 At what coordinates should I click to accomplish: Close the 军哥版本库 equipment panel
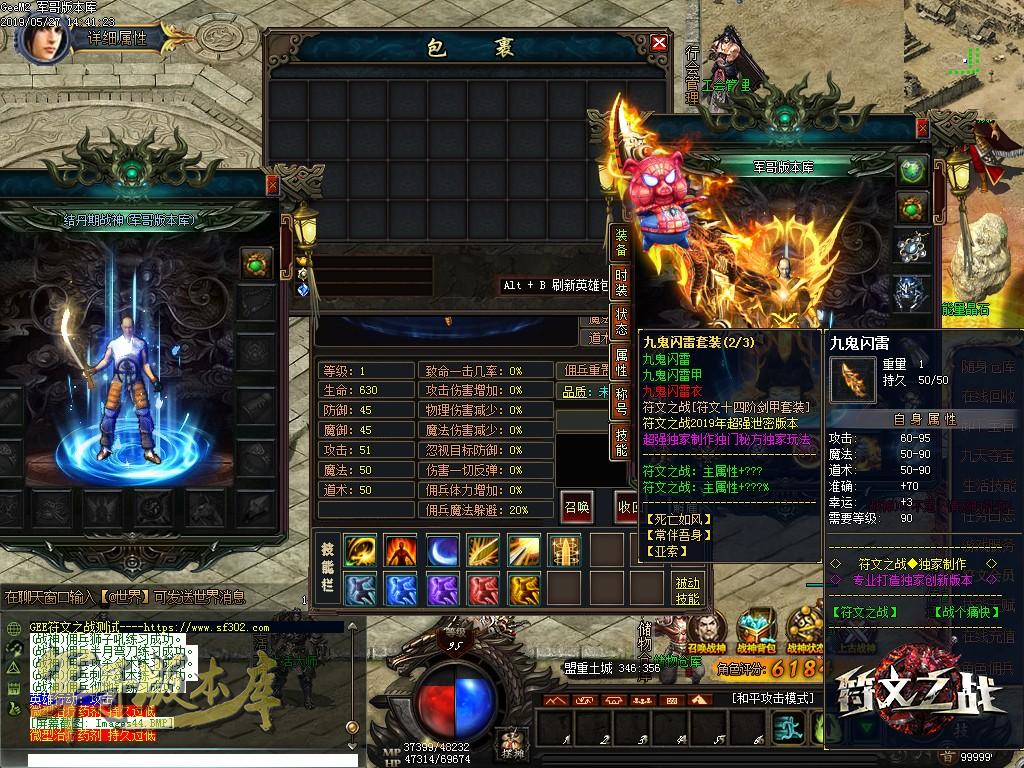tap(922, 129)
